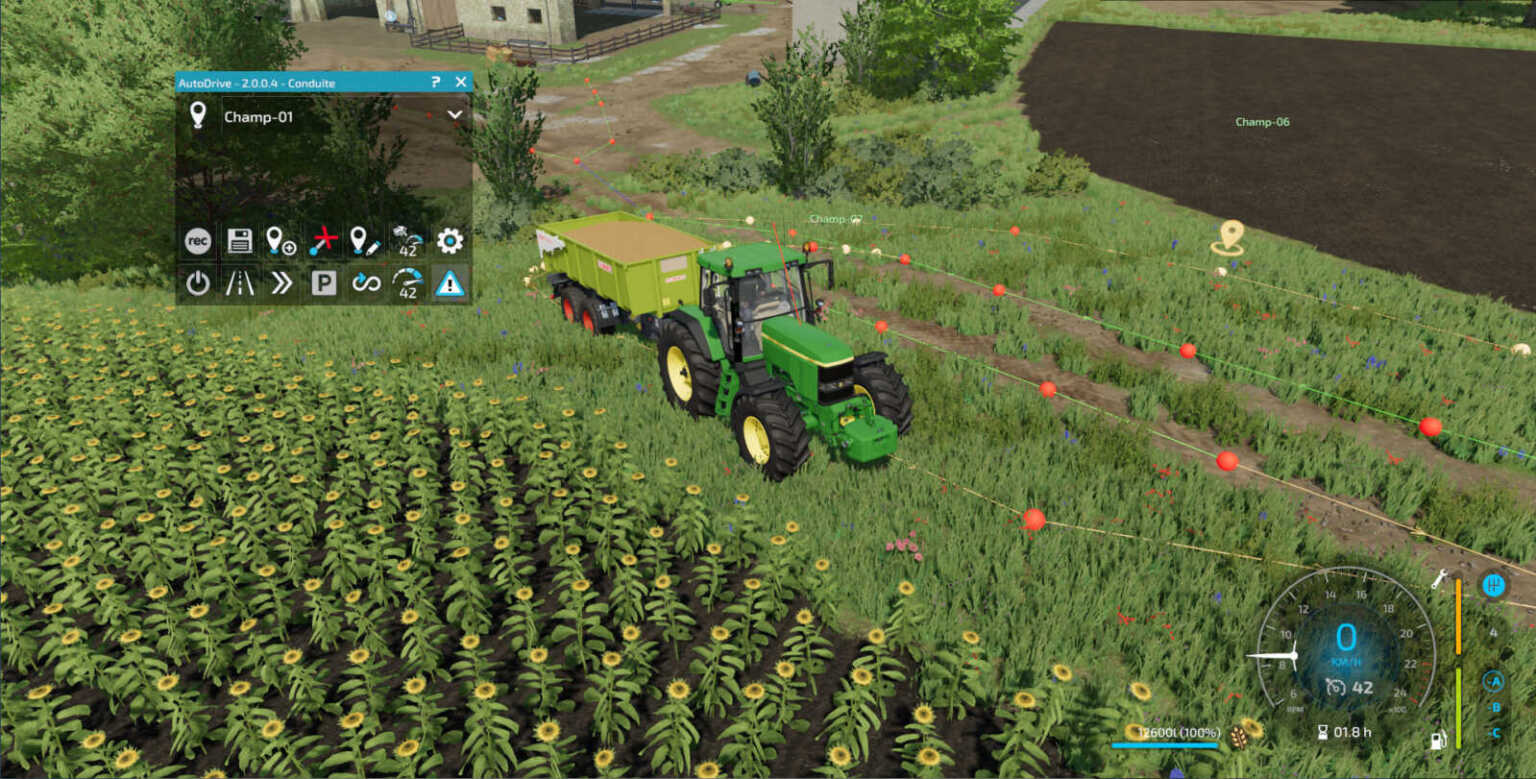Close the AutoDrive panel
The image size is (1536, 779).
pos(461,82)
